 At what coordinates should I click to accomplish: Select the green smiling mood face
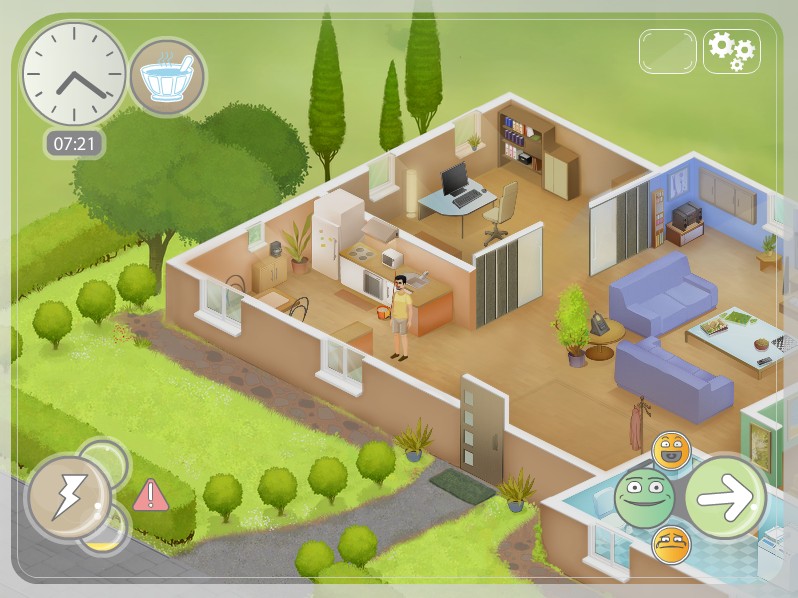[x=645, y=497]
